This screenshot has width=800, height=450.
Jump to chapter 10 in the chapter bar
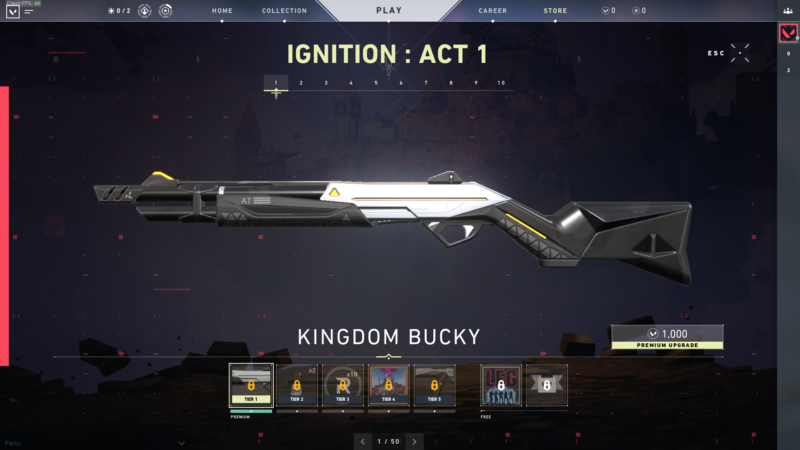[x=501, y=83]
